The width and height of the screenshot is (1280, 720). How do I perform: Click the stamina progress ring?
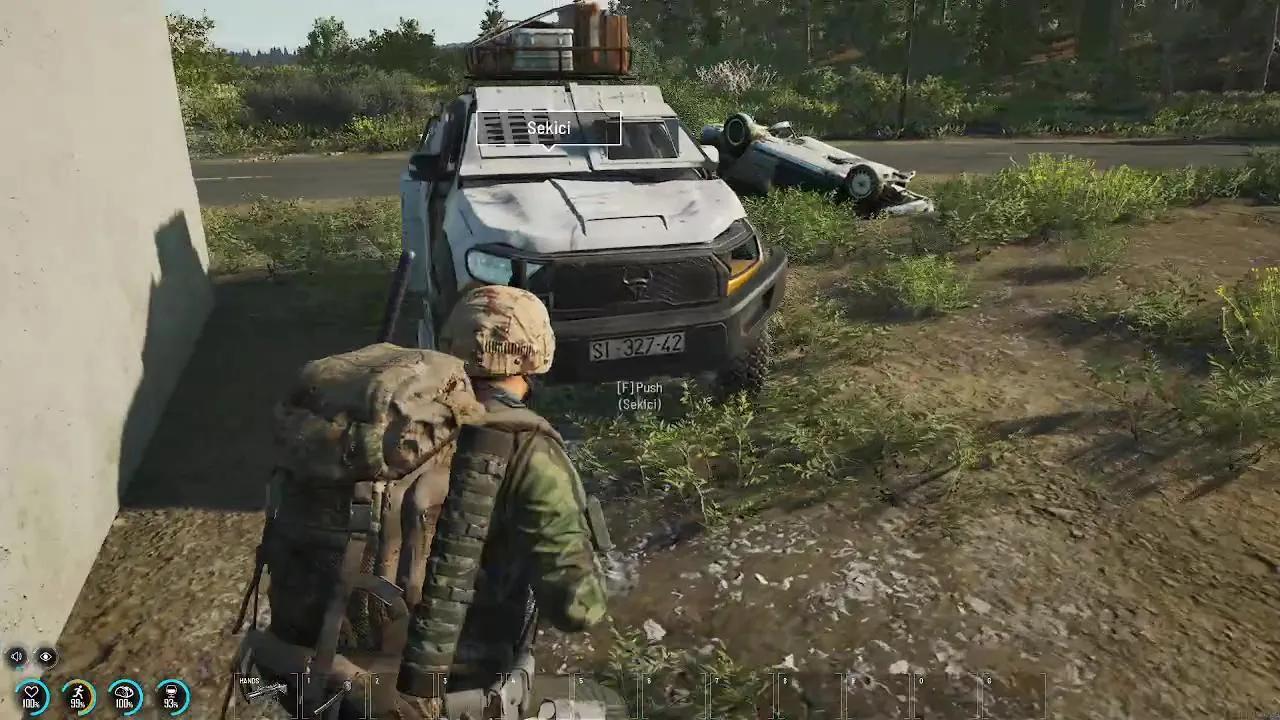pos(78,692)
